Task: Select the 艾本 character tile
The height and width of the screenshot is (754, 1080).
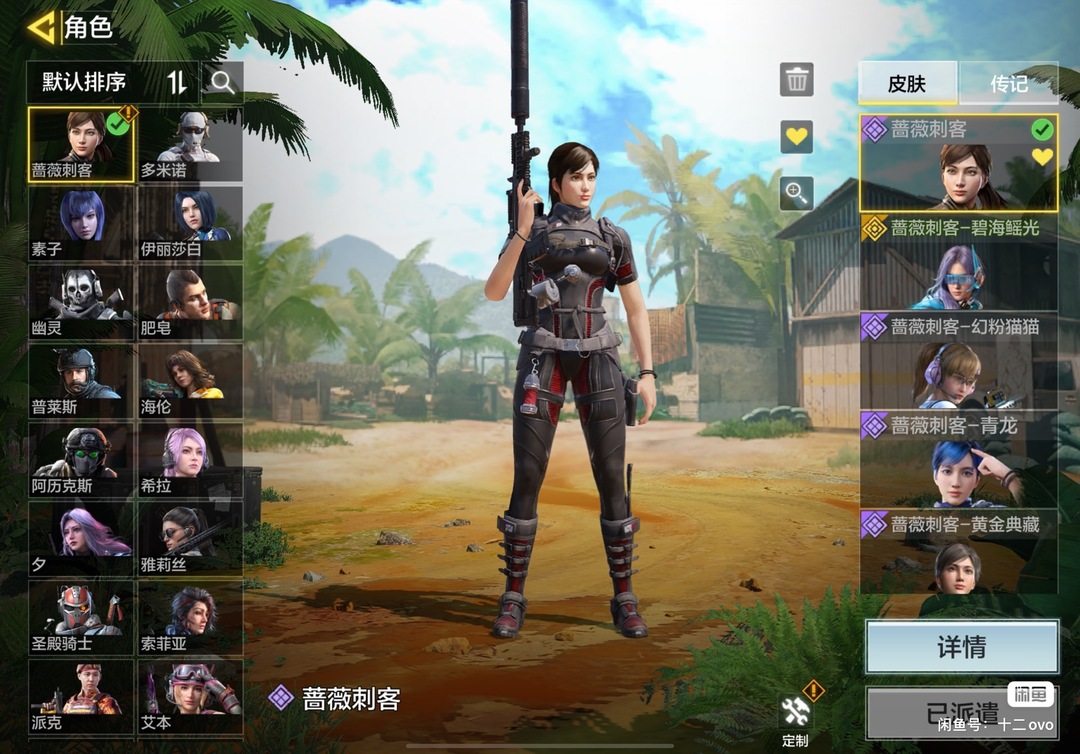Action: coord(190,696)
